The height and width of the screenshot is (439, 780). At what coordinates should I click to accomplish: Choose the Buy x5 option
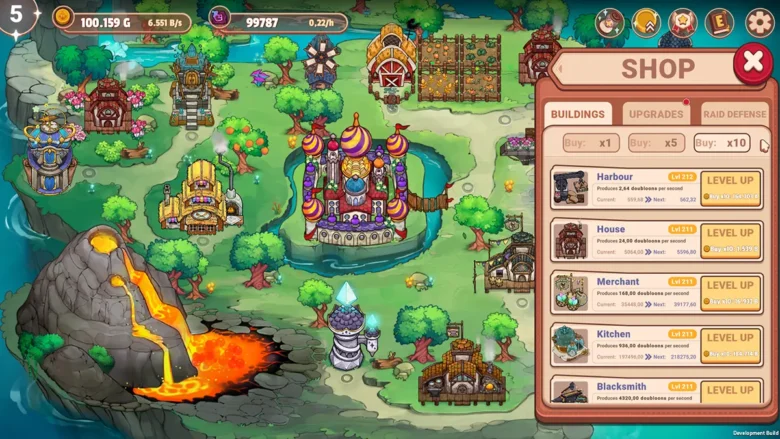point(656,143)
